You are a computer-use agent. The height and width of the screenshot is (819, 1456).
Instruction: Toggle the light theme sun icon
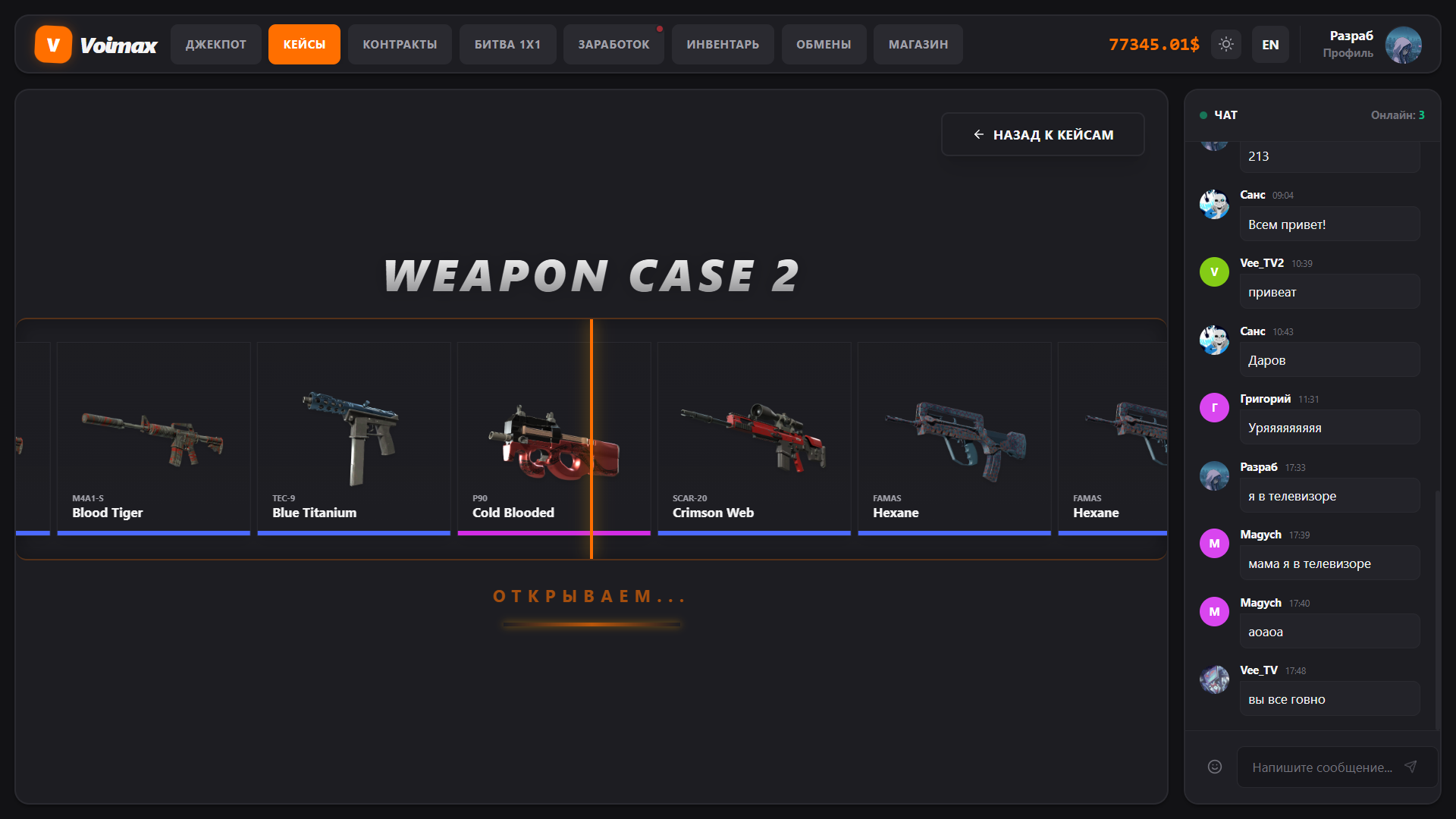click(1225, 44)
